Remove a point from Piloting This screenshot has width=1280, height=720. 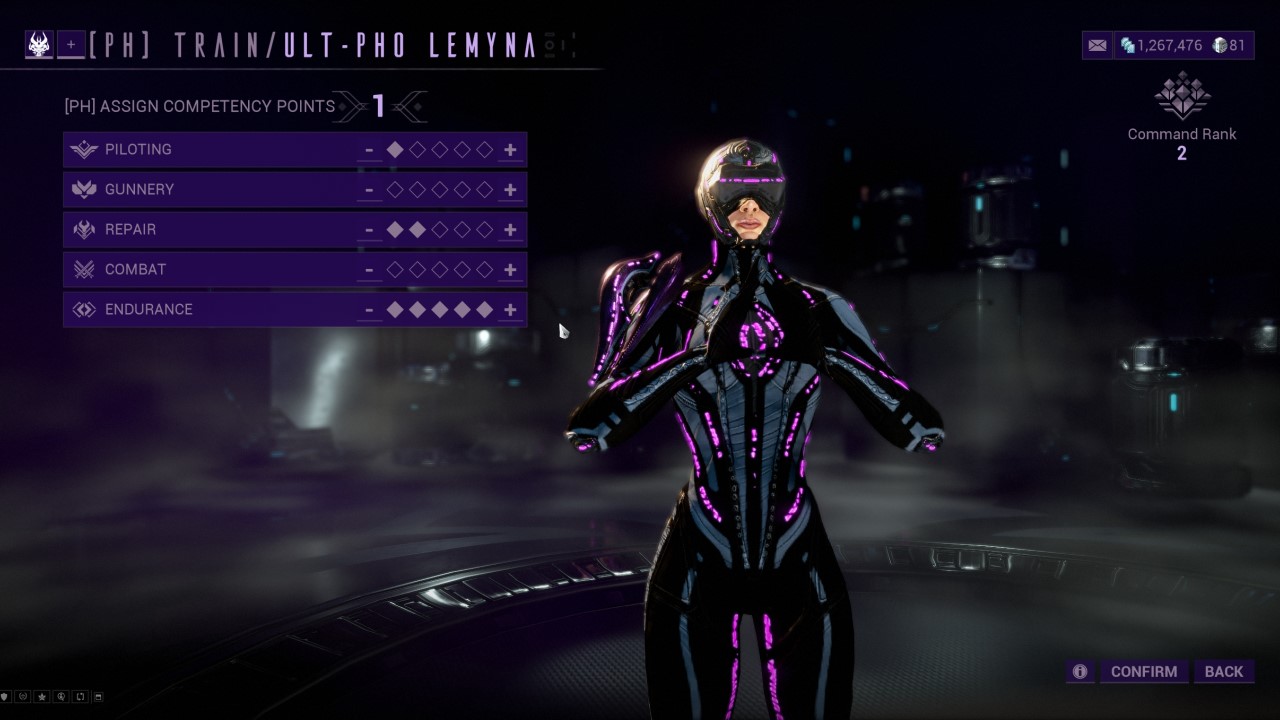(x=369, y=150)
